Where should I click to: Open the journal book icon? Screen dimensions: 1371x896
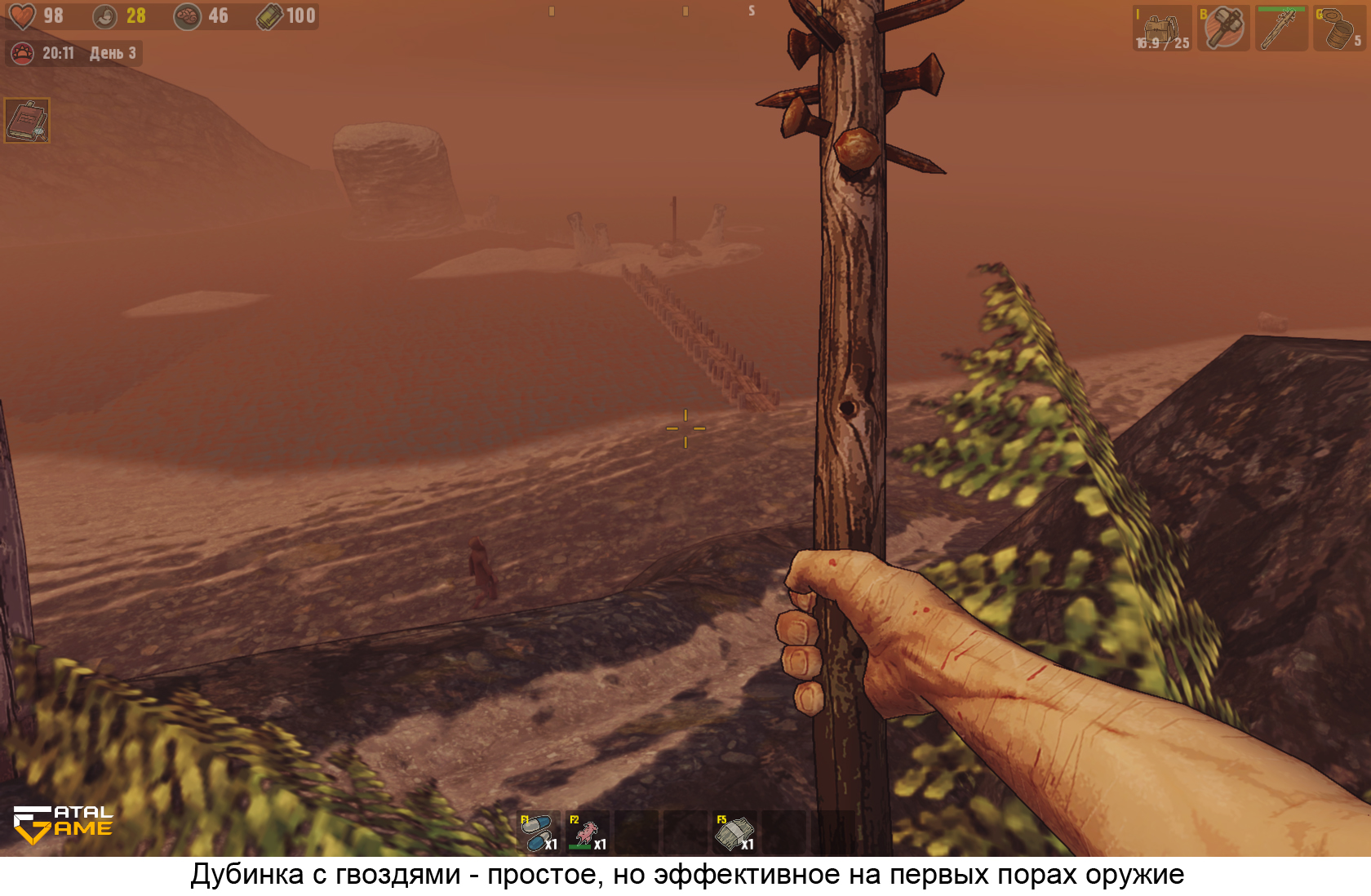(x=27, y=121)
